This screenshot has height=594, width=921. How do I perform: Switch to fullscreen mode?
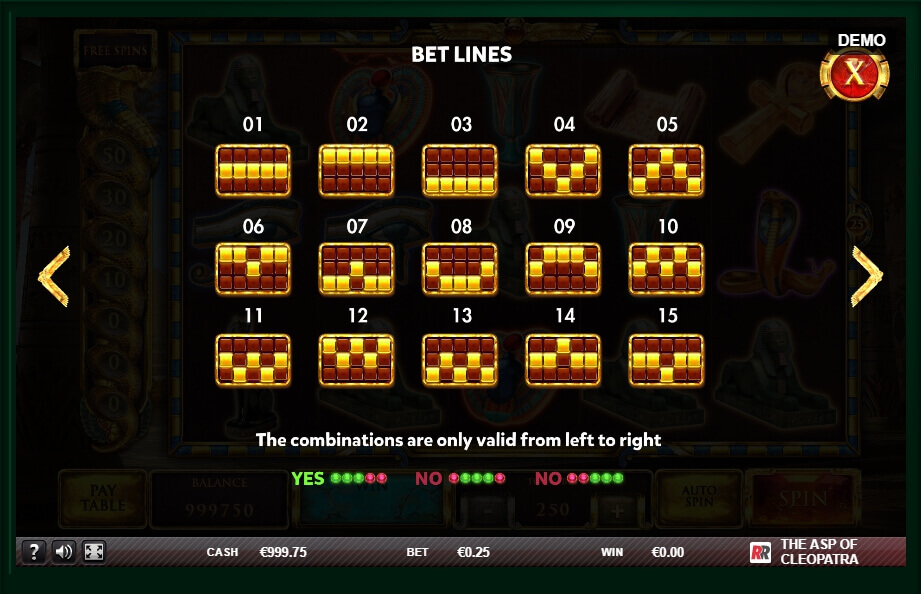(93, 551)
